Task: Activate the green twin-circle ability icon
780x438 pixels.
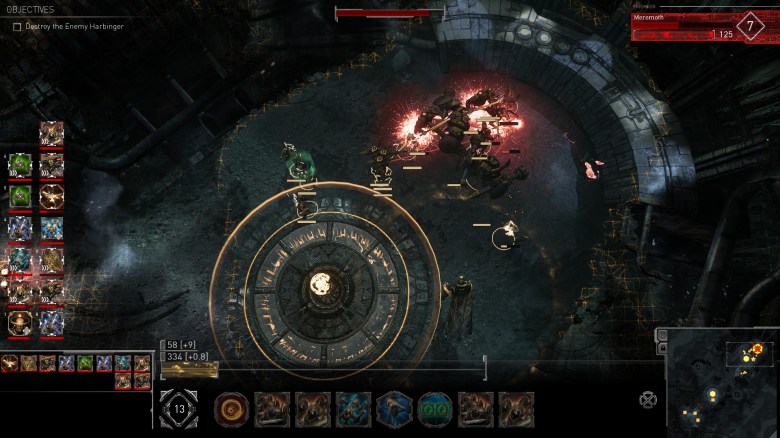Action: (x=435, y=409)
